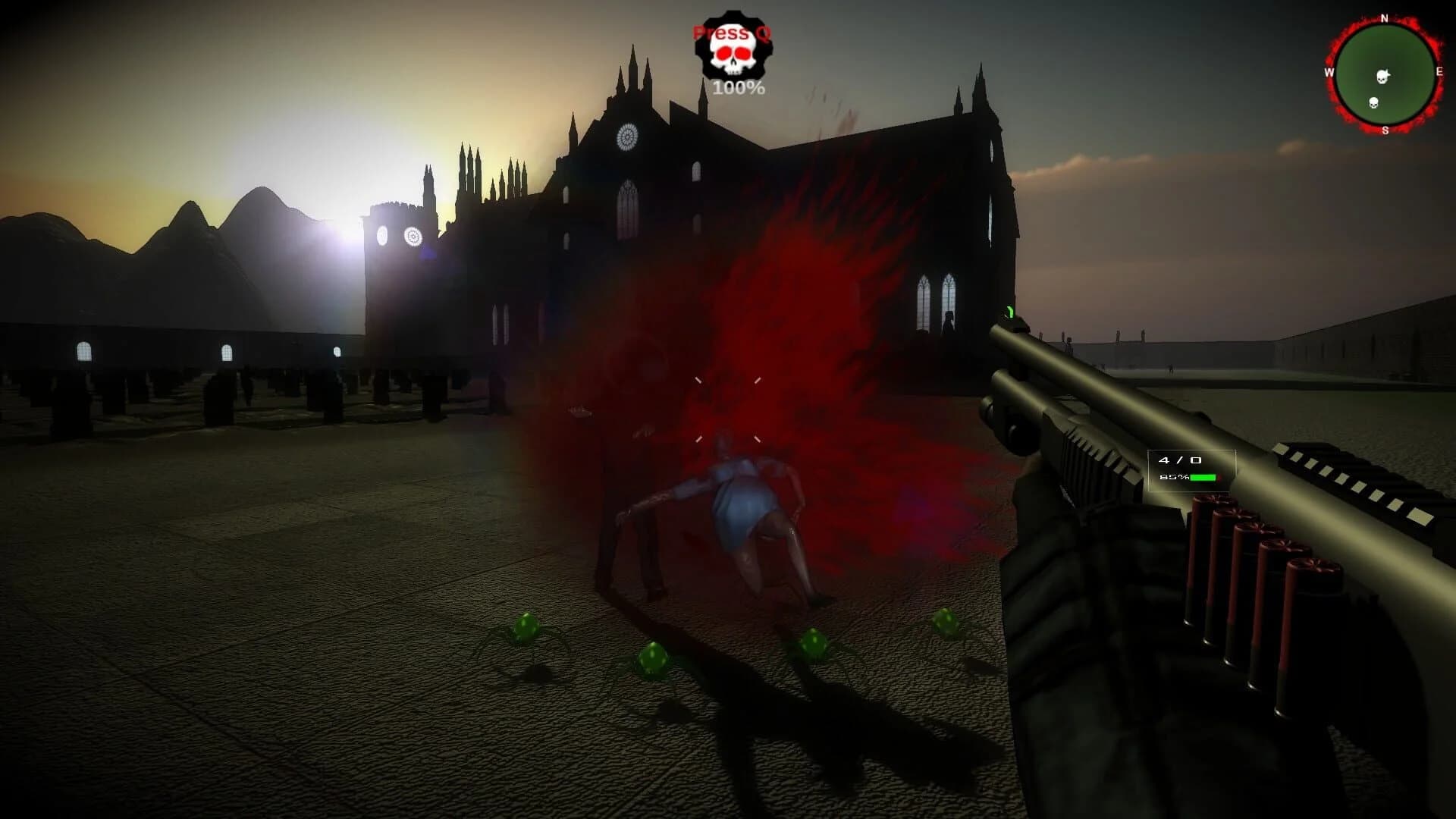Click the S compass letter on the minimap

1385,129
